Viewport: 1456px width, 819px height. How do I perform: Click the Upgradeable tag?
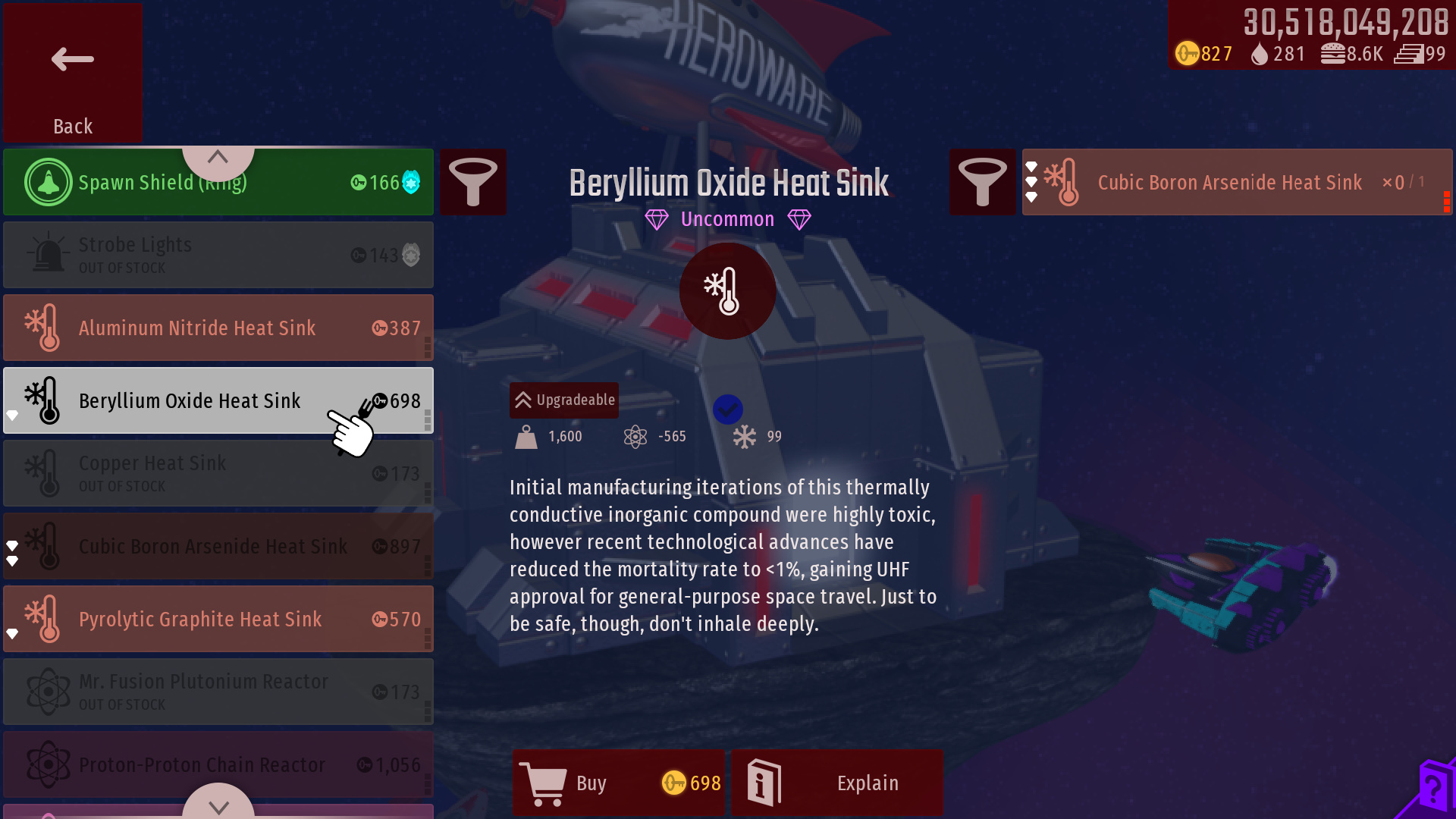click(564, 400)
